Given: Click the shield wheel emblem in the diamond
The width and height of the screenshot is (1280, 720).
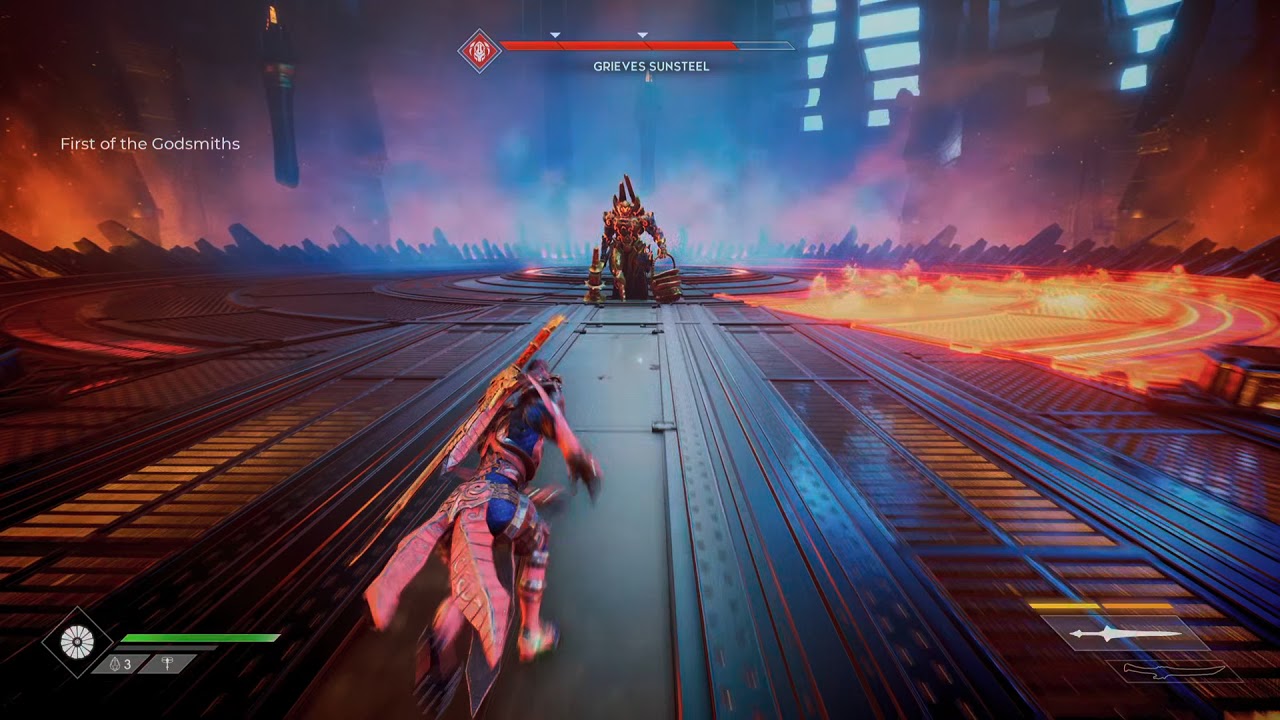Looking at the screenshot, I should point(78,641).
